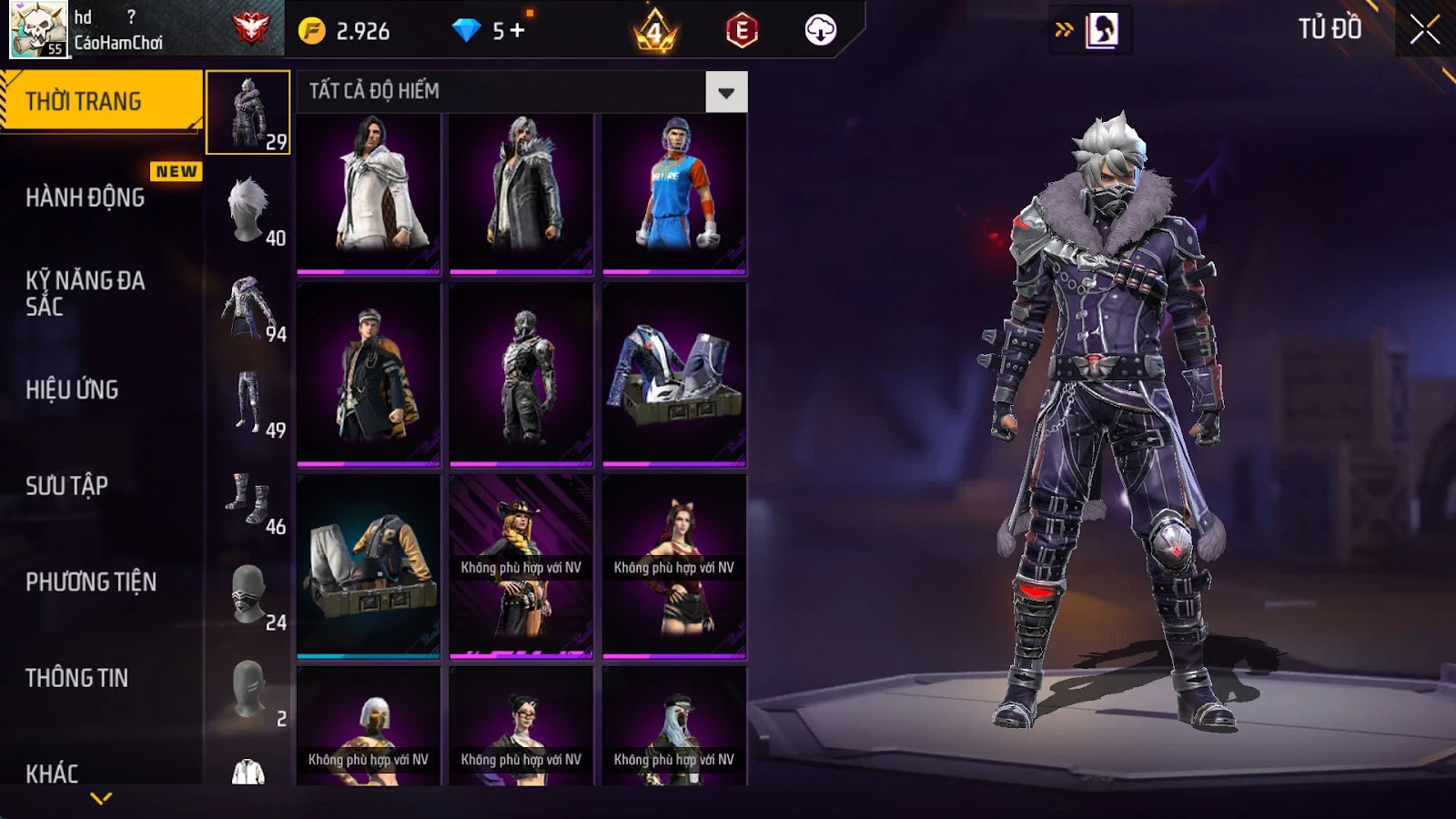1456x819 pixels.
Task: Pick the pants subcategory showing 49
Action: coord(248,402)
